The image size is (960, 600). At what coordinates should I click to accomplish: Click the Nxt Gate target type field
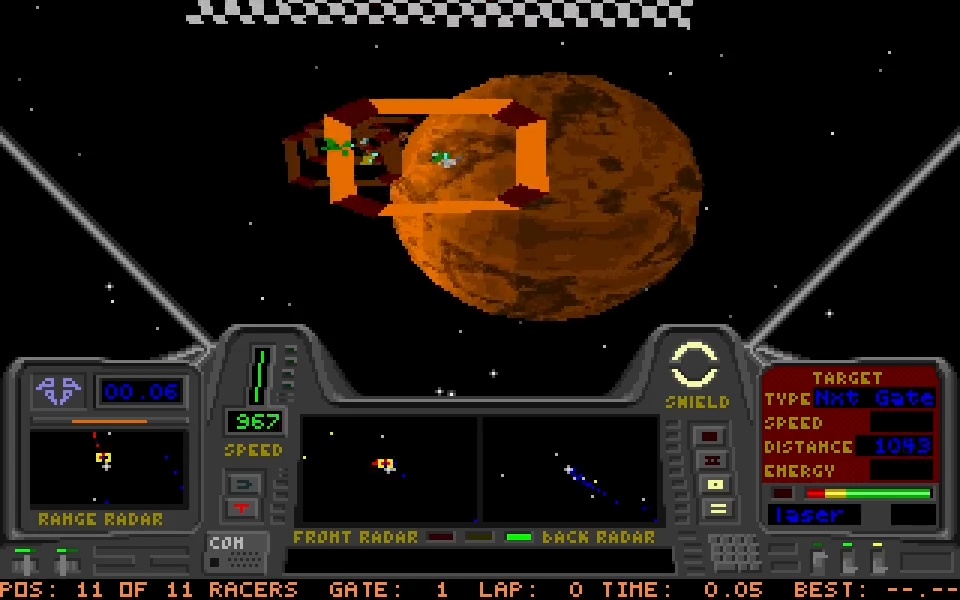tap(874, 399)
